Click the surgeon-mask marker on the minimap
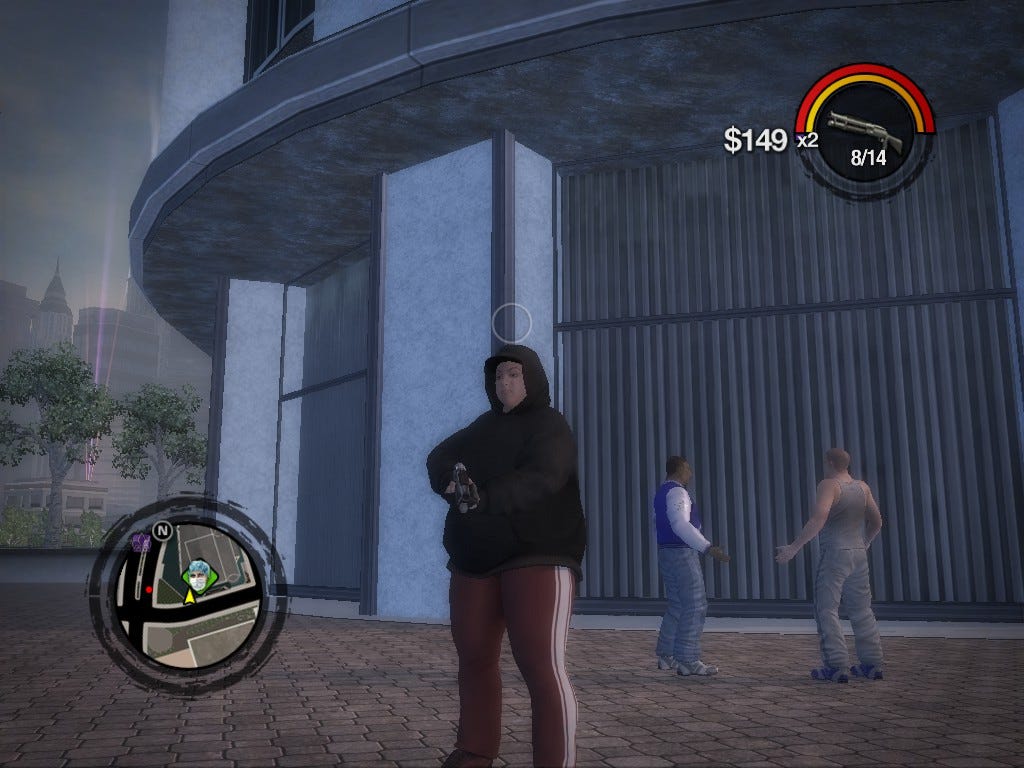 pyautogui.click(x=197, y=576)
